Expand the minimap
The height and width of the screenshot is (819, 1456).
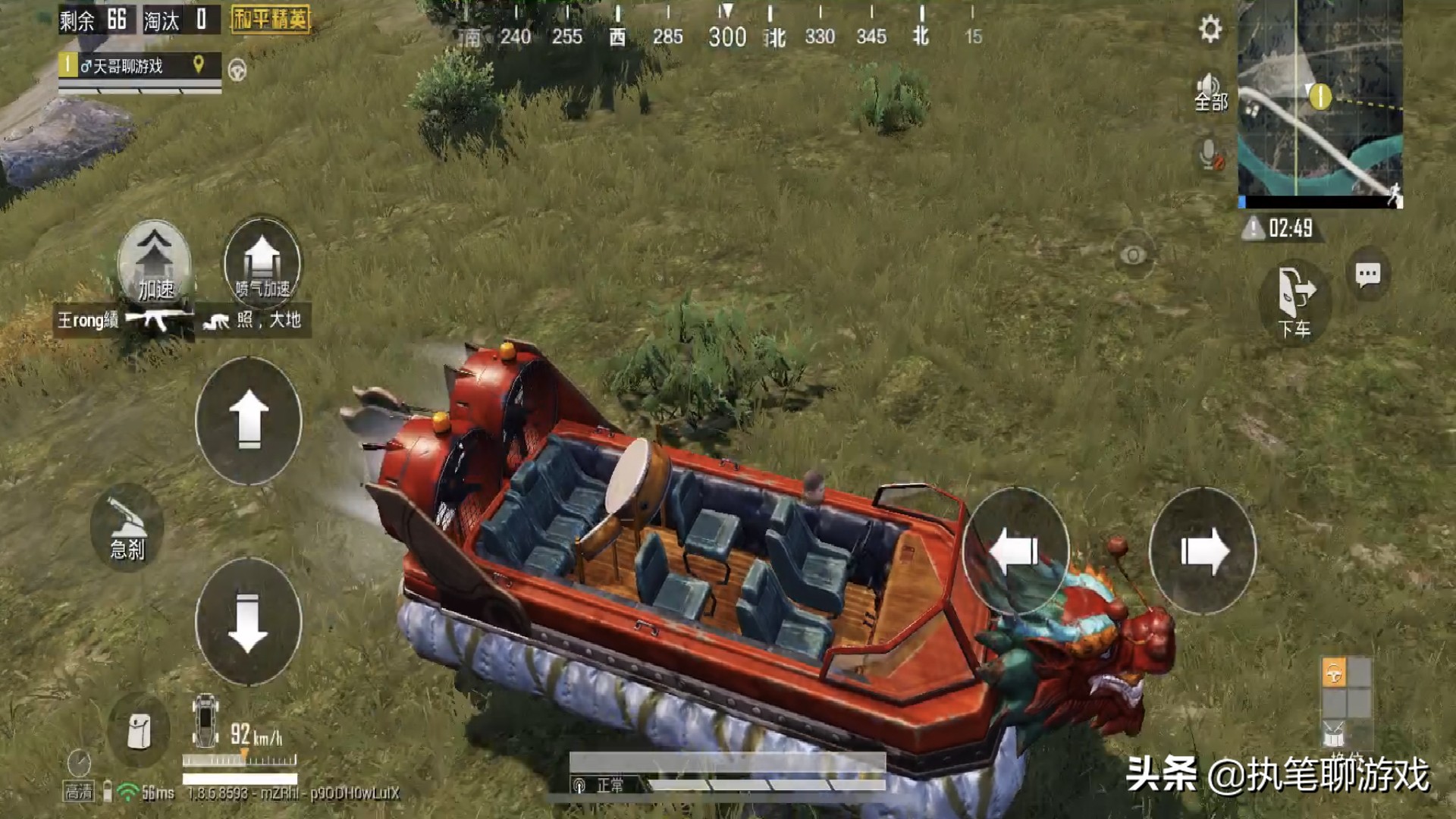[1319, 104]
